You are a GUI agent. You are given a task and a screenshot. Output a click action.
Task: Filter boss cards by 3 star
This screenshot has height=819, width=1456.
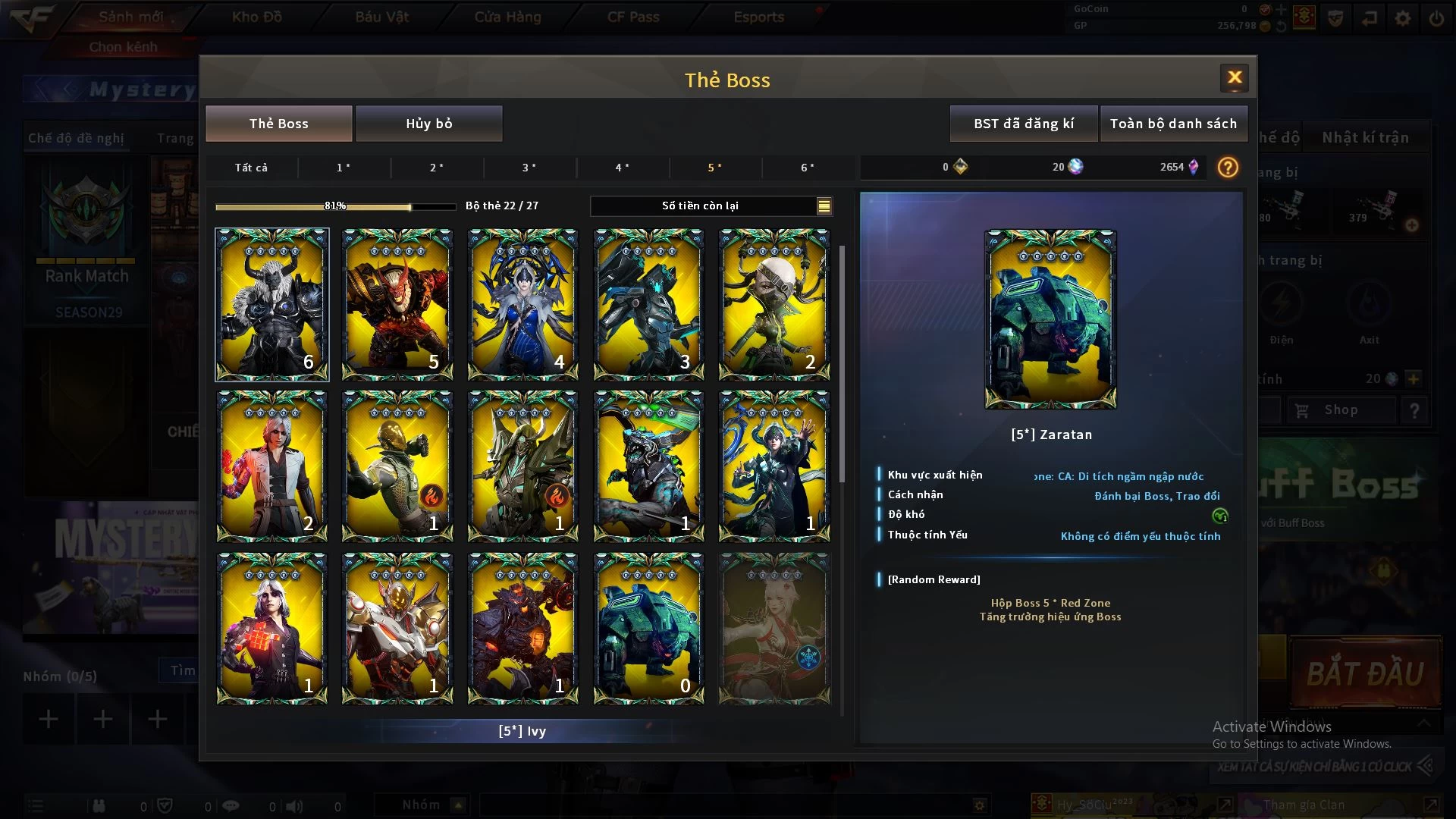pyautogui.click(x=529, y=168)
